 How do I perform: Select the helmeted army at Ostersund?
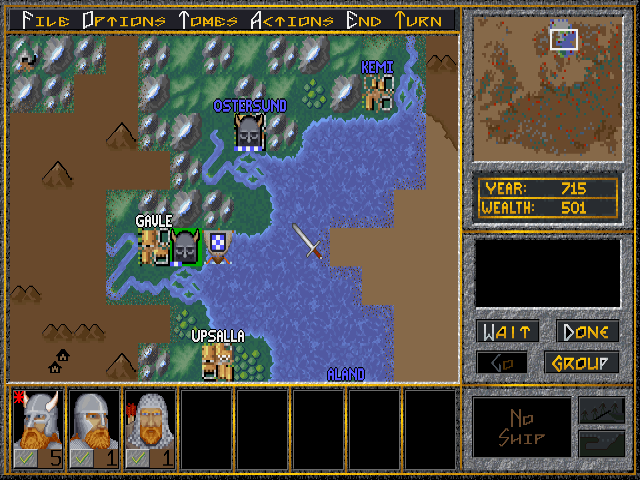point(249,133)
